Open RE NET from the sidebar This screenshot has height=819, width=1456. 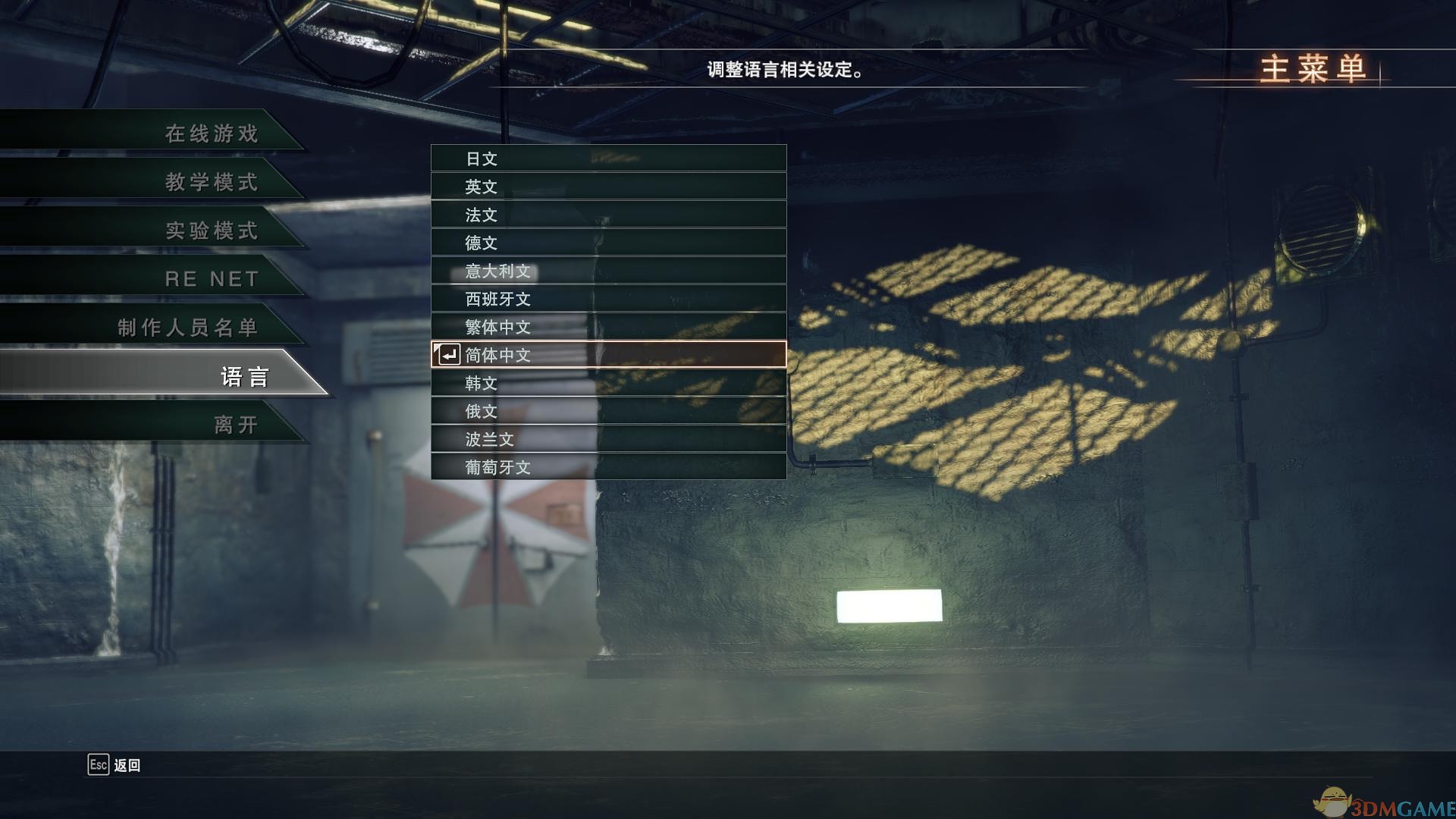212,279
